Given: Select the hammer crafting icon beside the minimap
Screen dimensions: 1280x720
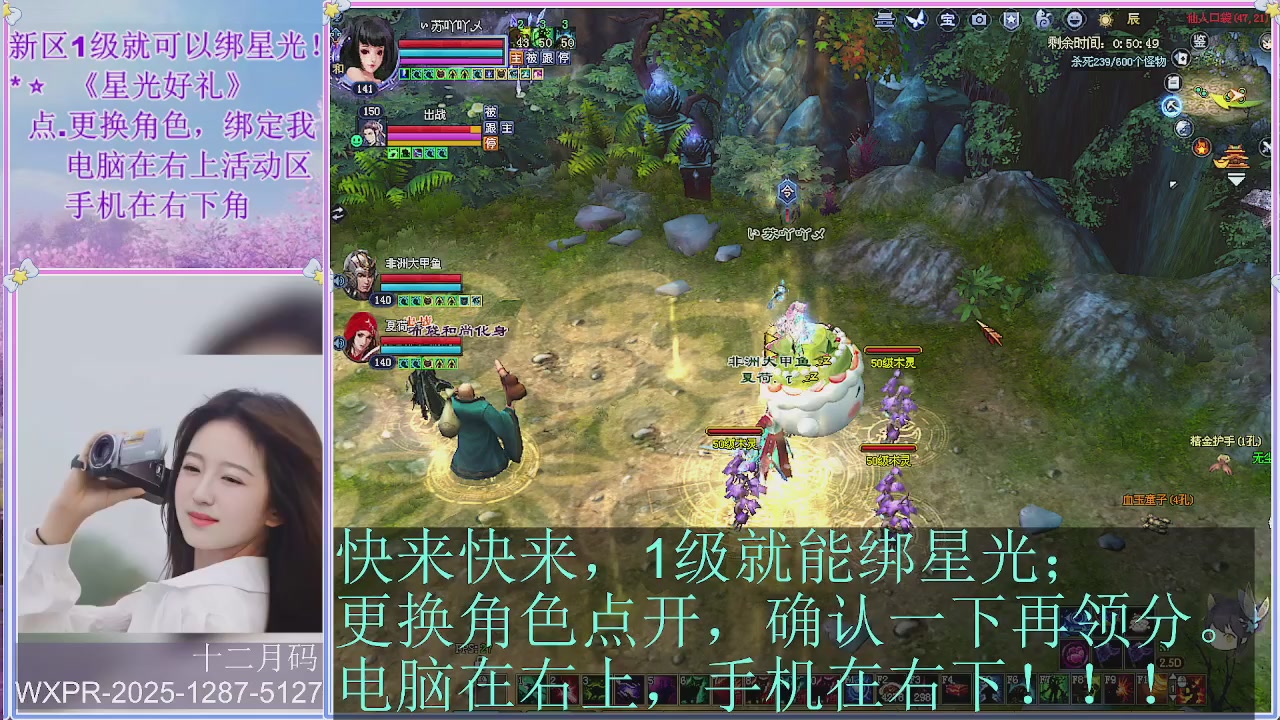Looking at the screenshot, I should [x=1171, y=106].
